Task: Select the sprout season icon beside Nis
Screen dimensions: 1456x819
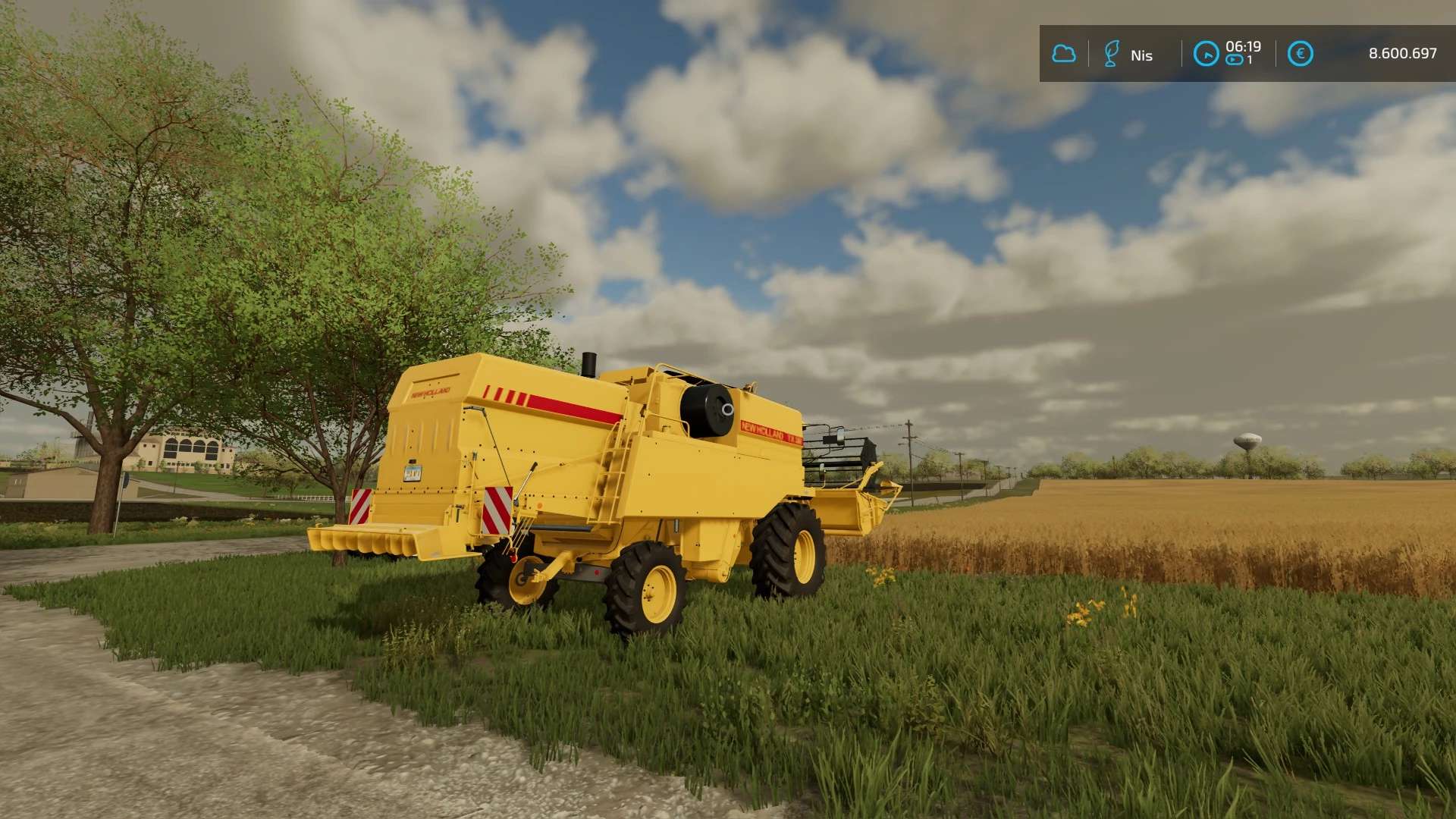Action: click(1111, 54)
